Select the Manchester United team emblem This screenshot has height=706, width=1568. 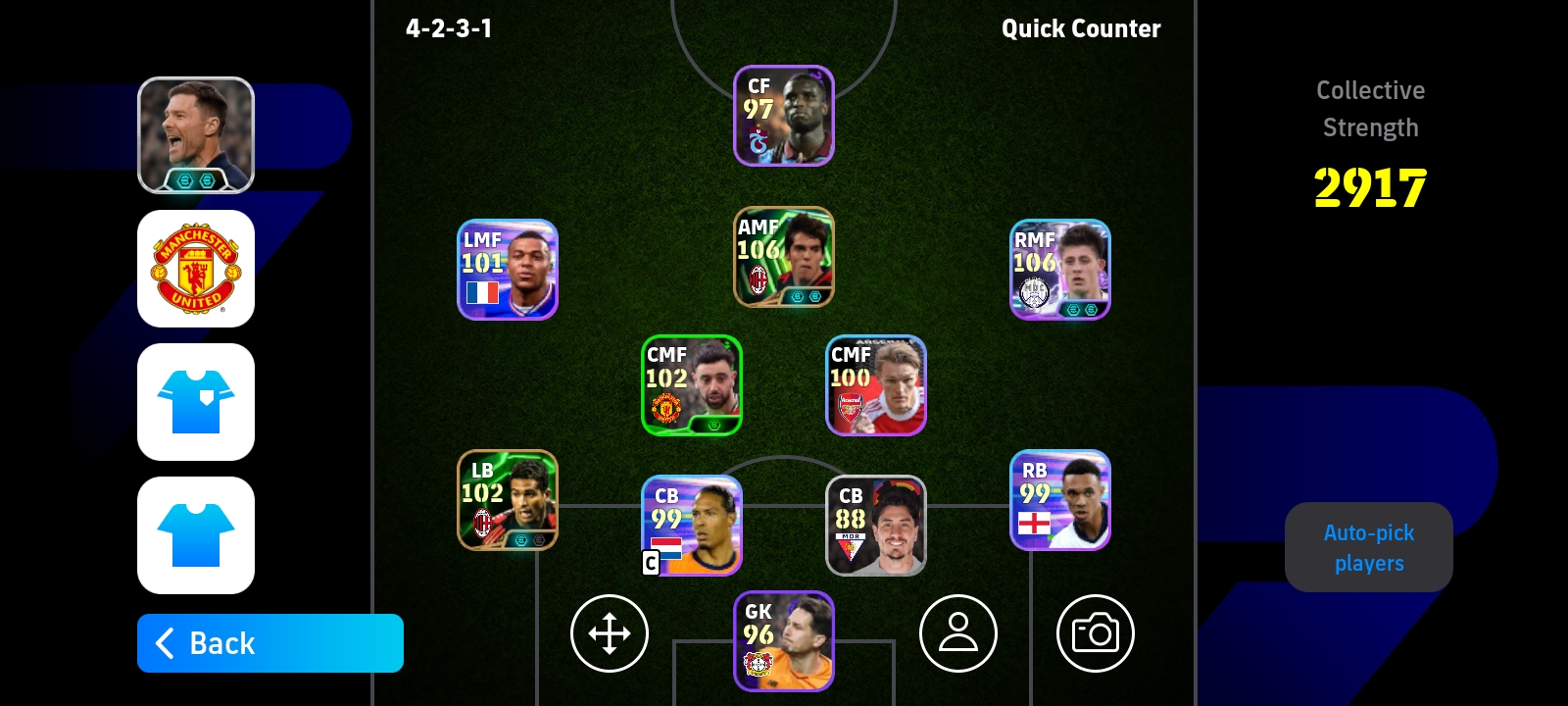coord(196,269)
